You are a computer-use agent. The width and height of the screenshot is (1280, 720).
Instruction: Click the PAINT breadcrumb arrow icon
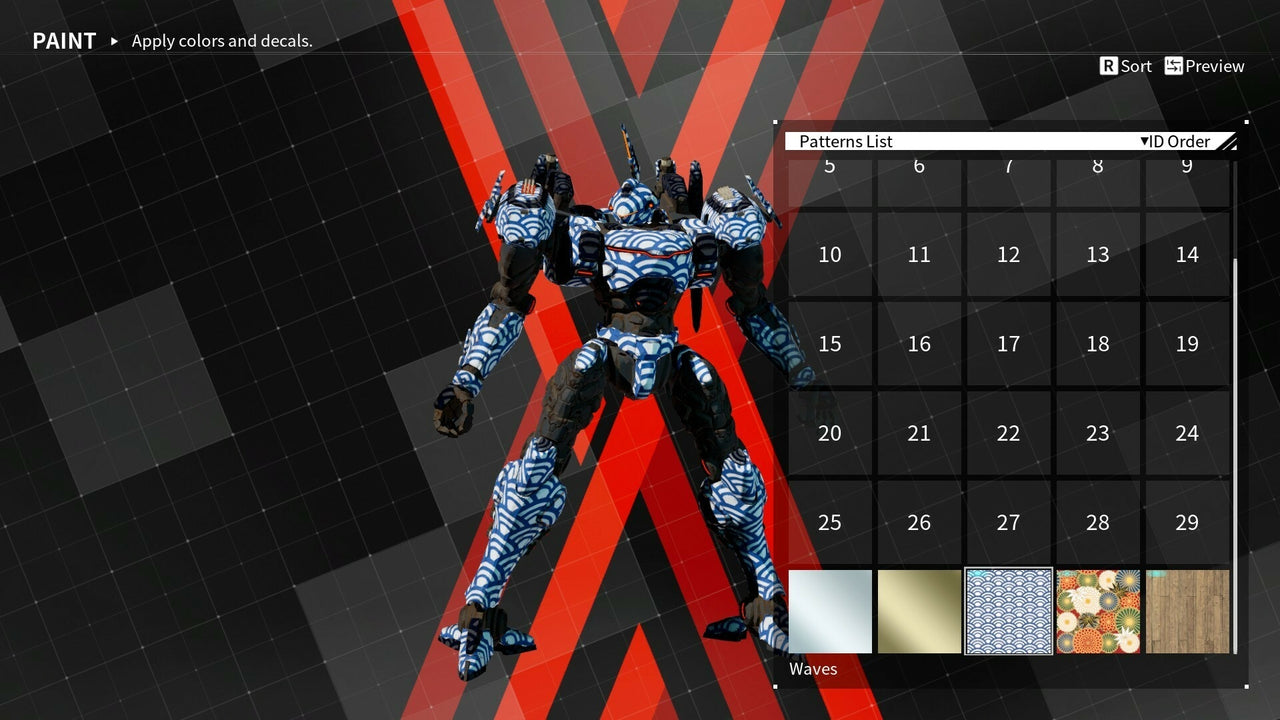pyautogui.click(x=113, y=42)
